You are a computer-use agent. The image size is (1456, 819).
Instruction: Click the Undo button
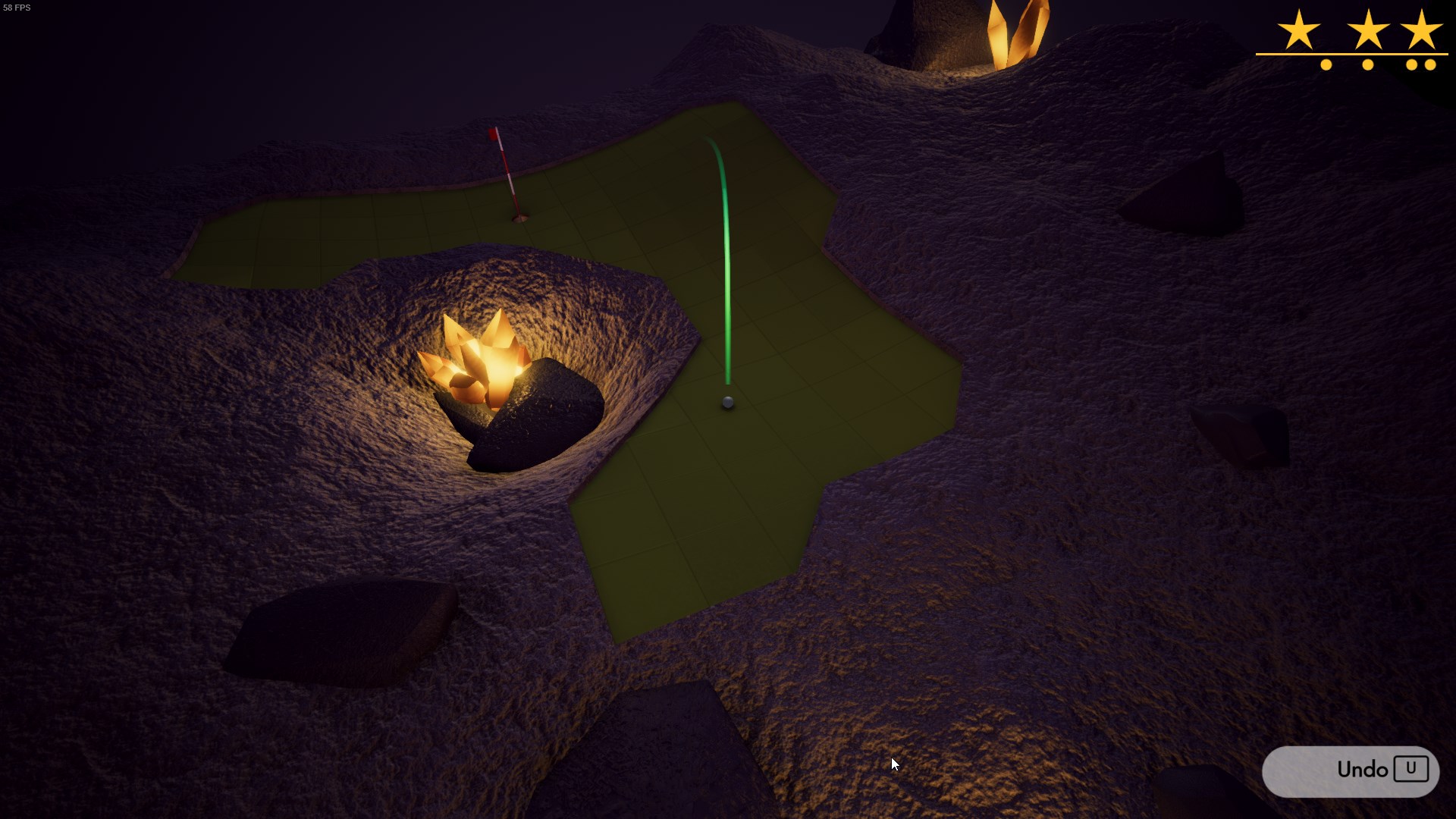click(1350, 770)
